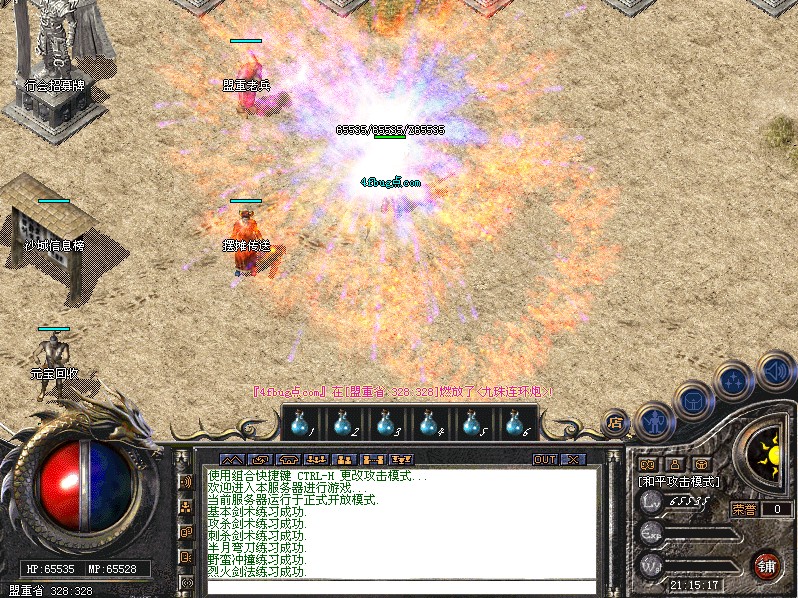Click the potion in belt slot 4
Image resolution: width=798 pixels, height=598 pixels.
(x=428, y=425)
